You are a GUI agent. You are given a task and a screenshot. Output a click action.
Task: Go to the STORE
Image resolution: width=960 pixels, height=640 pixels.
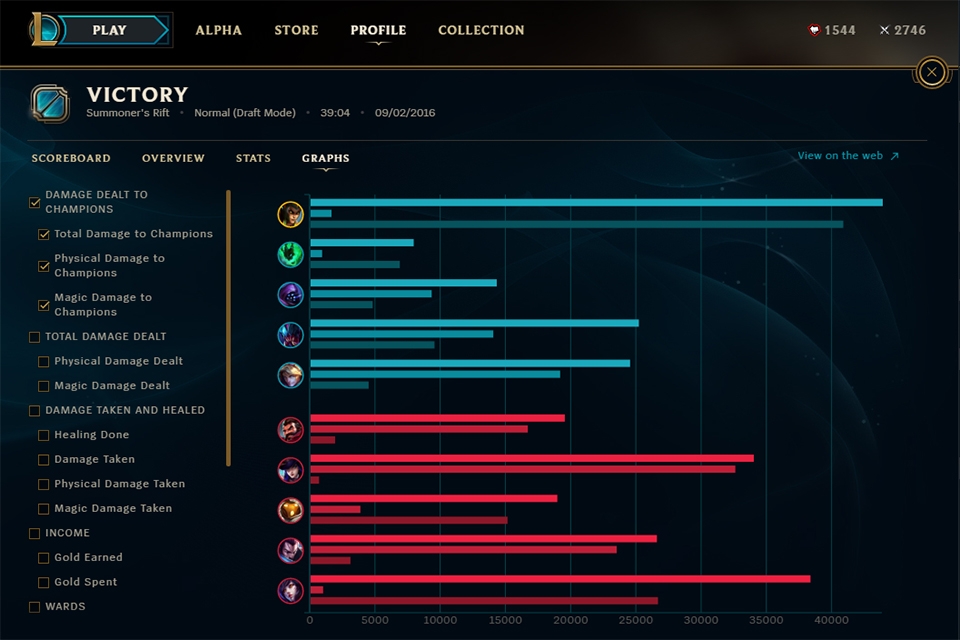(x=296, y=30)
